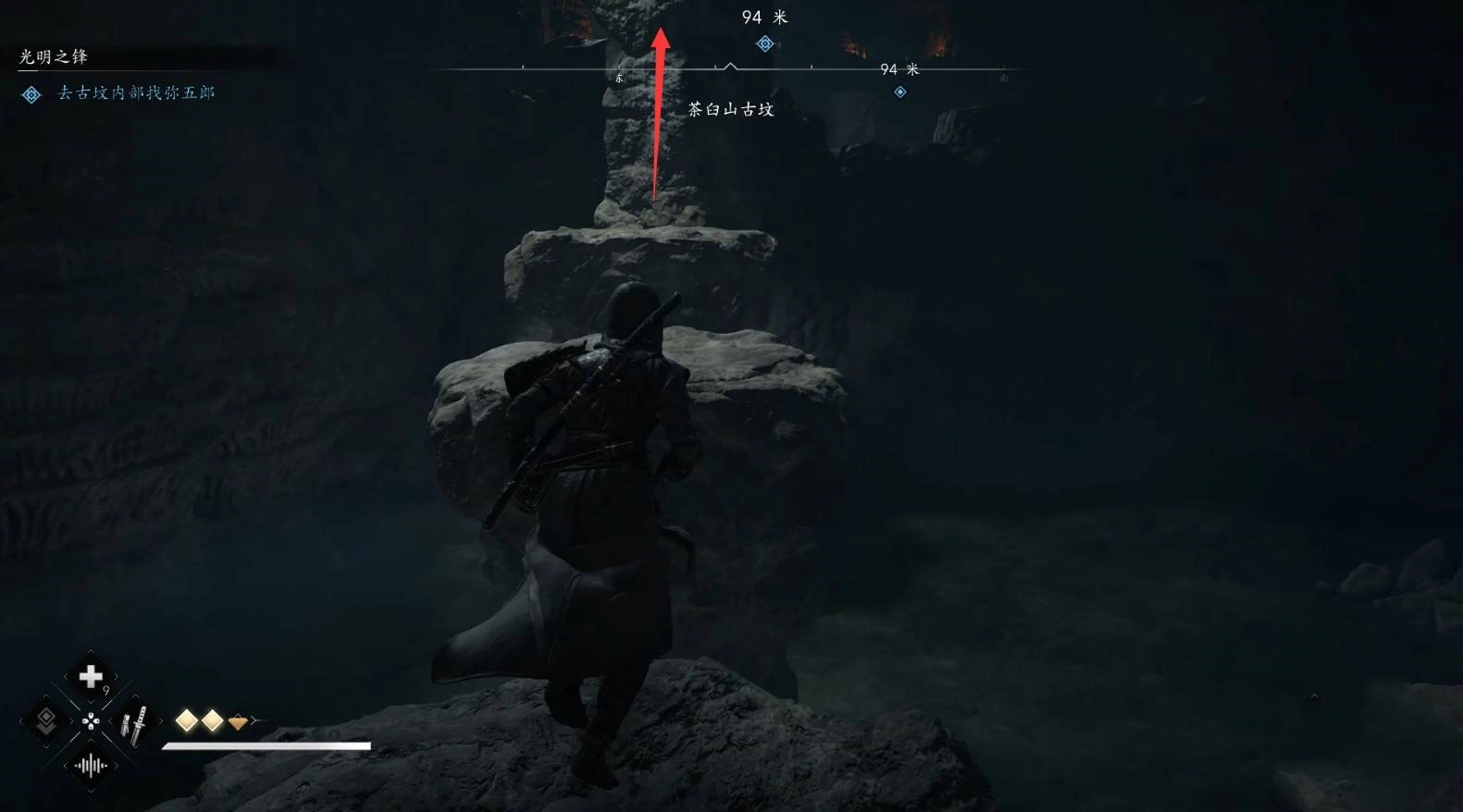
Task: Activate the sound wave whistle slot
Action: [x=91, y=766]
